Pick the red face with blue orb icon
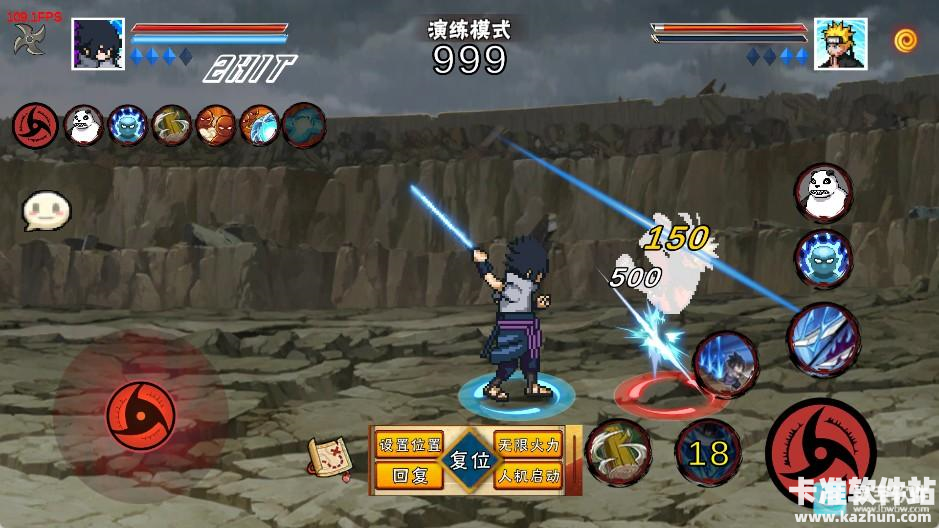The height and width of the screenshot is (528, 939). (260, 125)
